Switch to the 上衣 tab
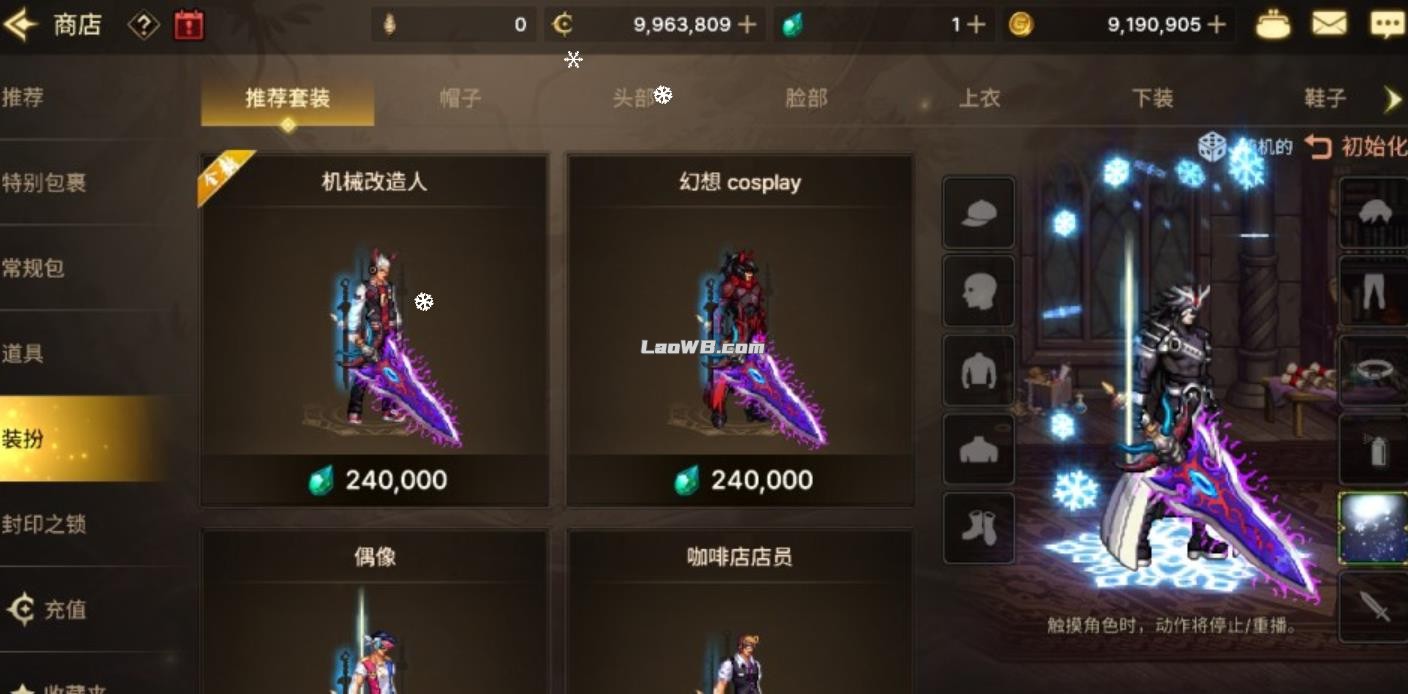The height and width of the screenshot is (694, 1408). (979, 98)
